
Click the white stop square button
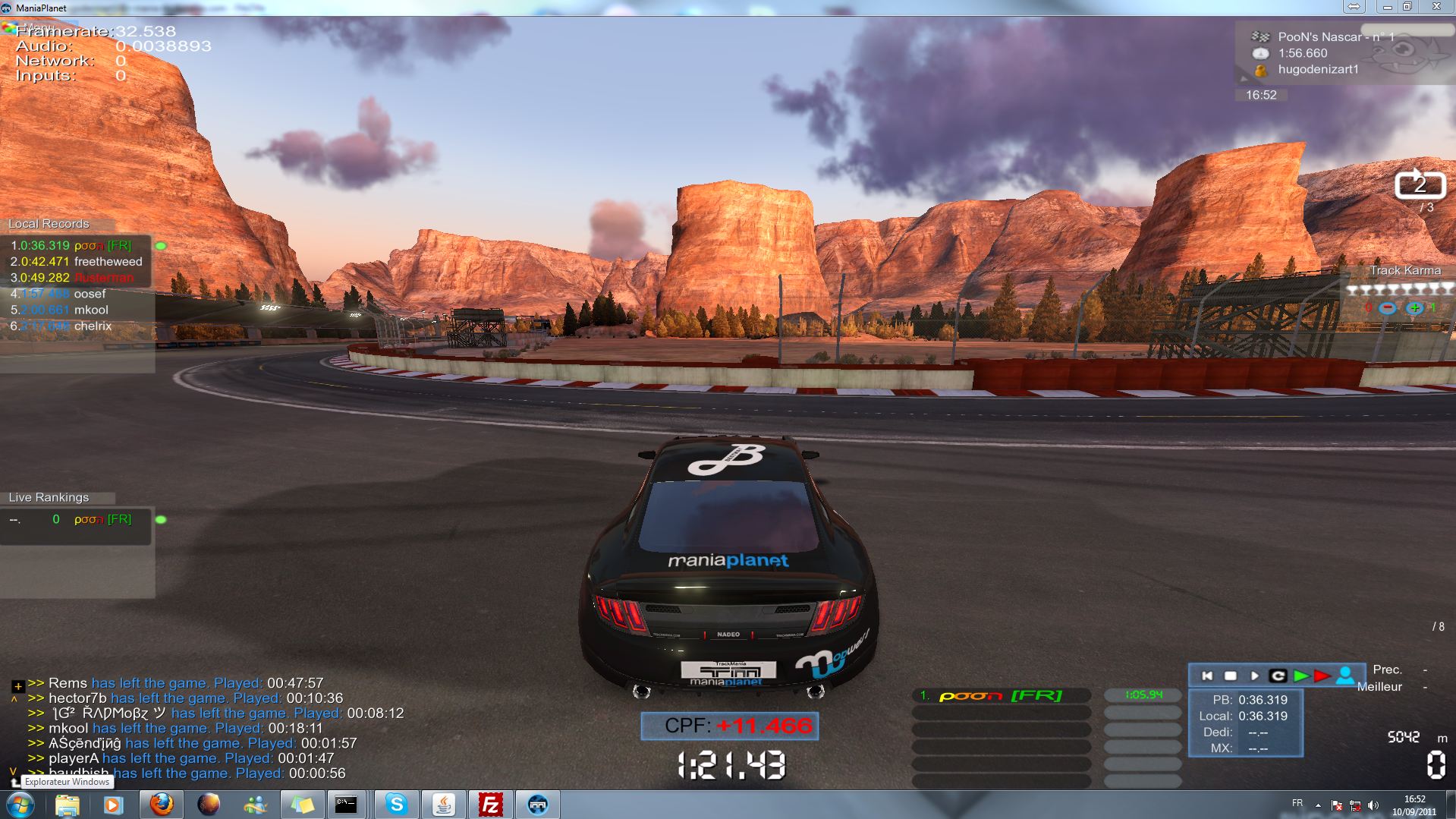1231,676
